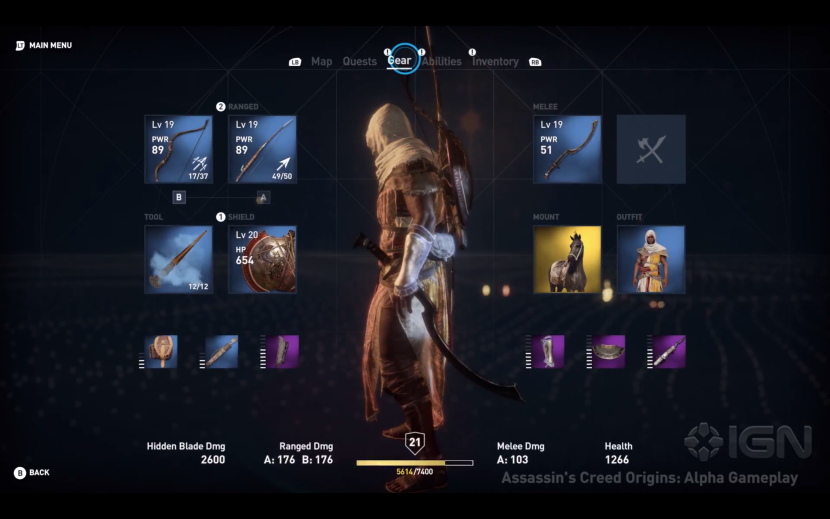Screen dimensions: 830x519
Task: Open the Lv 20 shield slot
Action: (x=262, y=259)
